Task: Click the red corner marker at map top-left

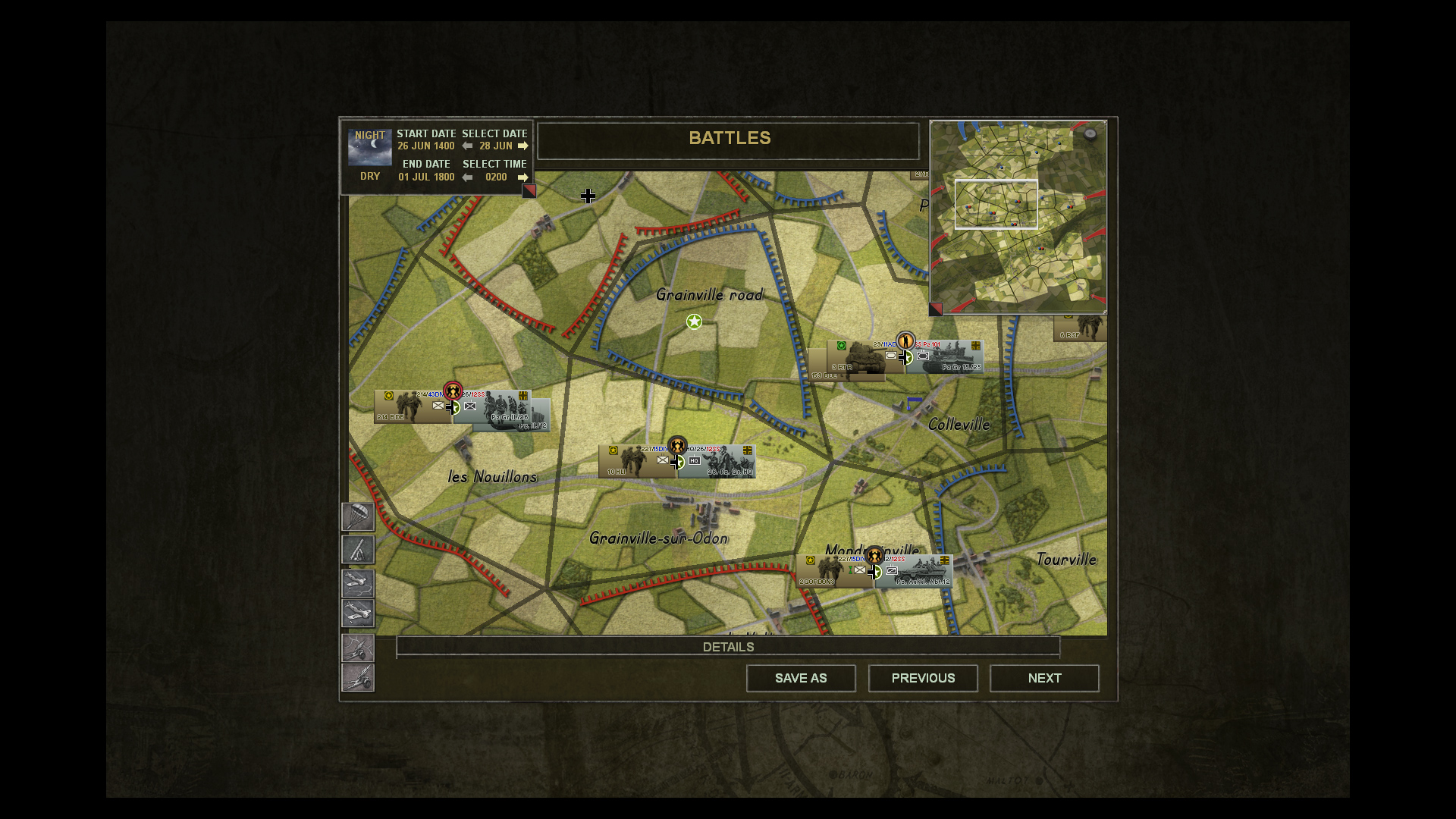Action: [529, 191]
